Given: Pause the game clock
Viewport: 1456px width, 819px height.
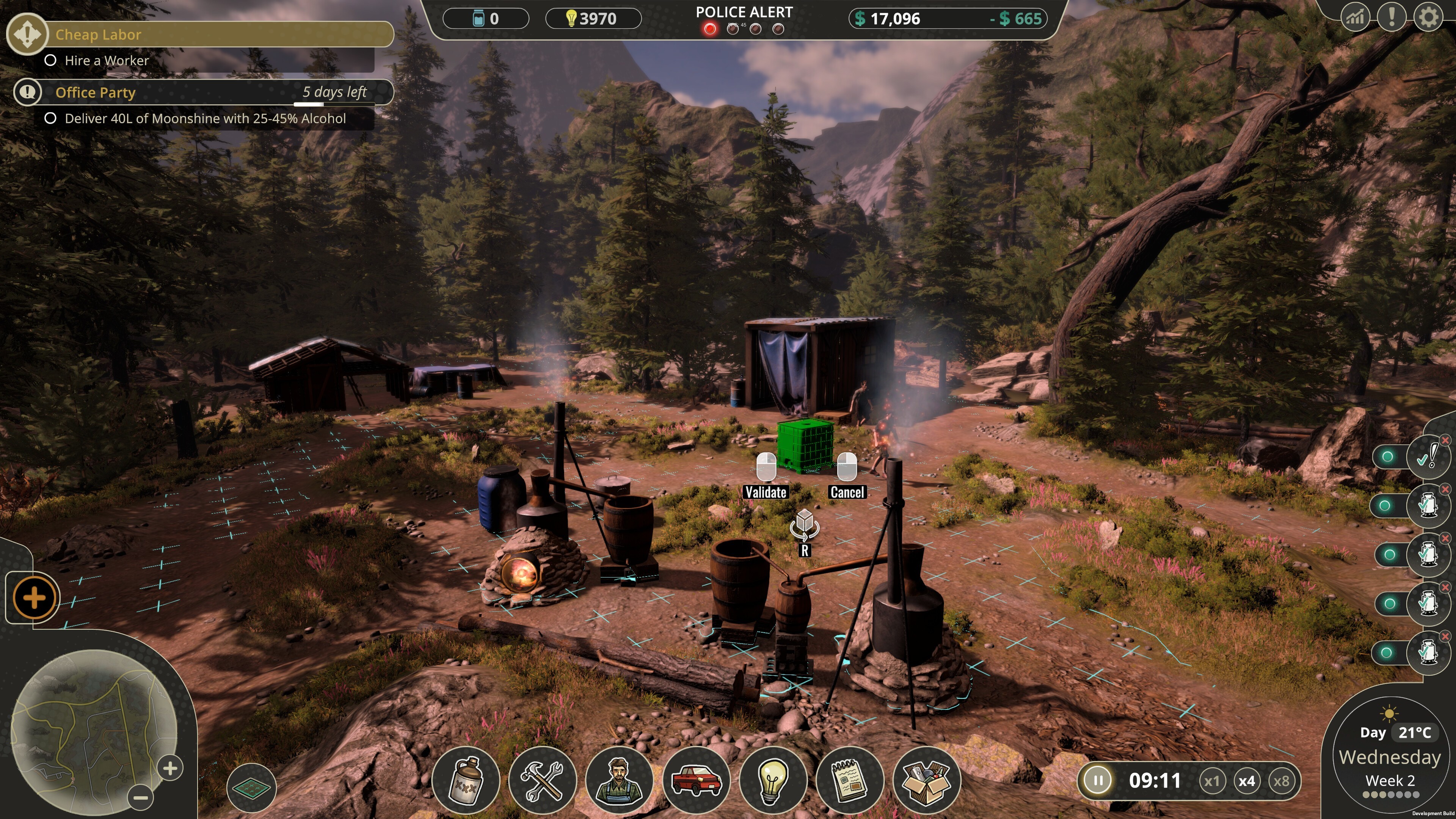Looking at the screenshot, I should click(x=1098, y=781).
